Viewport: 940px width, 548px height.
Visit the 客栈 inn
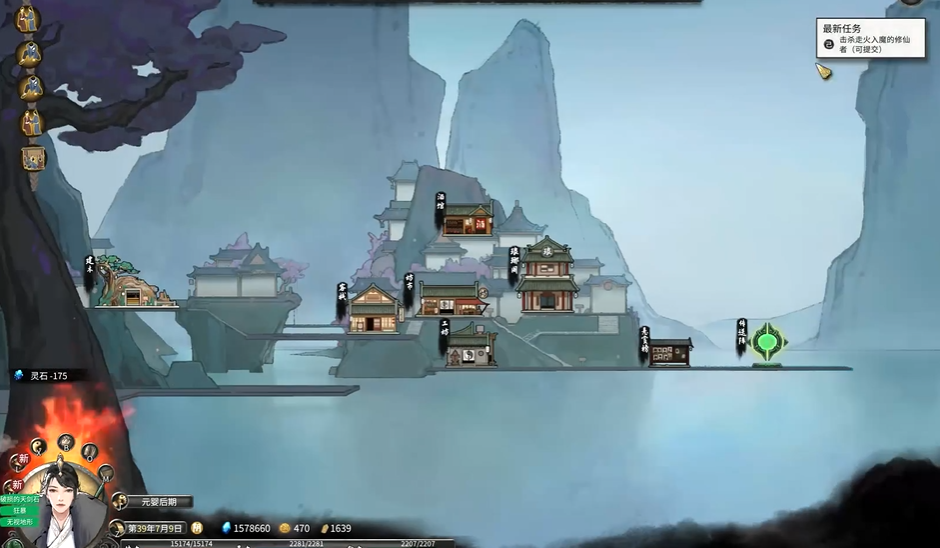click(373, 310)
